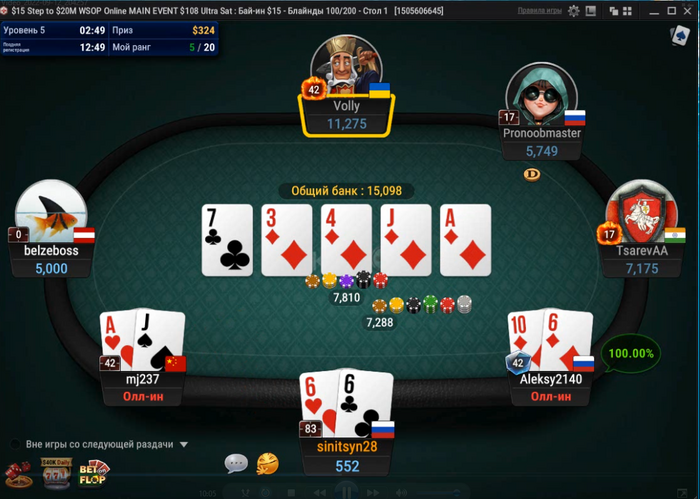Open the emoji reactions menu
Image resolution: width=700 pixels, height=499 pixels.
(x=267, y=463)
